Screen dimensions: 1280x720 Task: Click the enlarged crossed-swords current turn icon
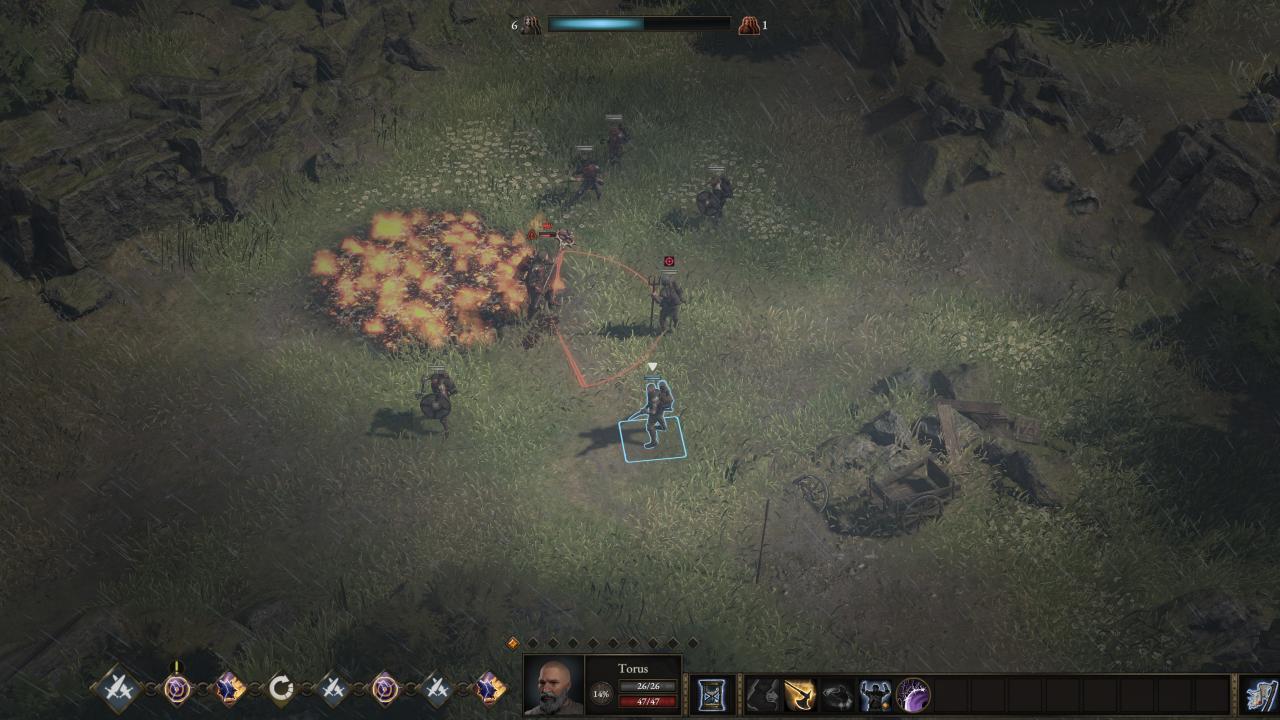coord(116,688)
